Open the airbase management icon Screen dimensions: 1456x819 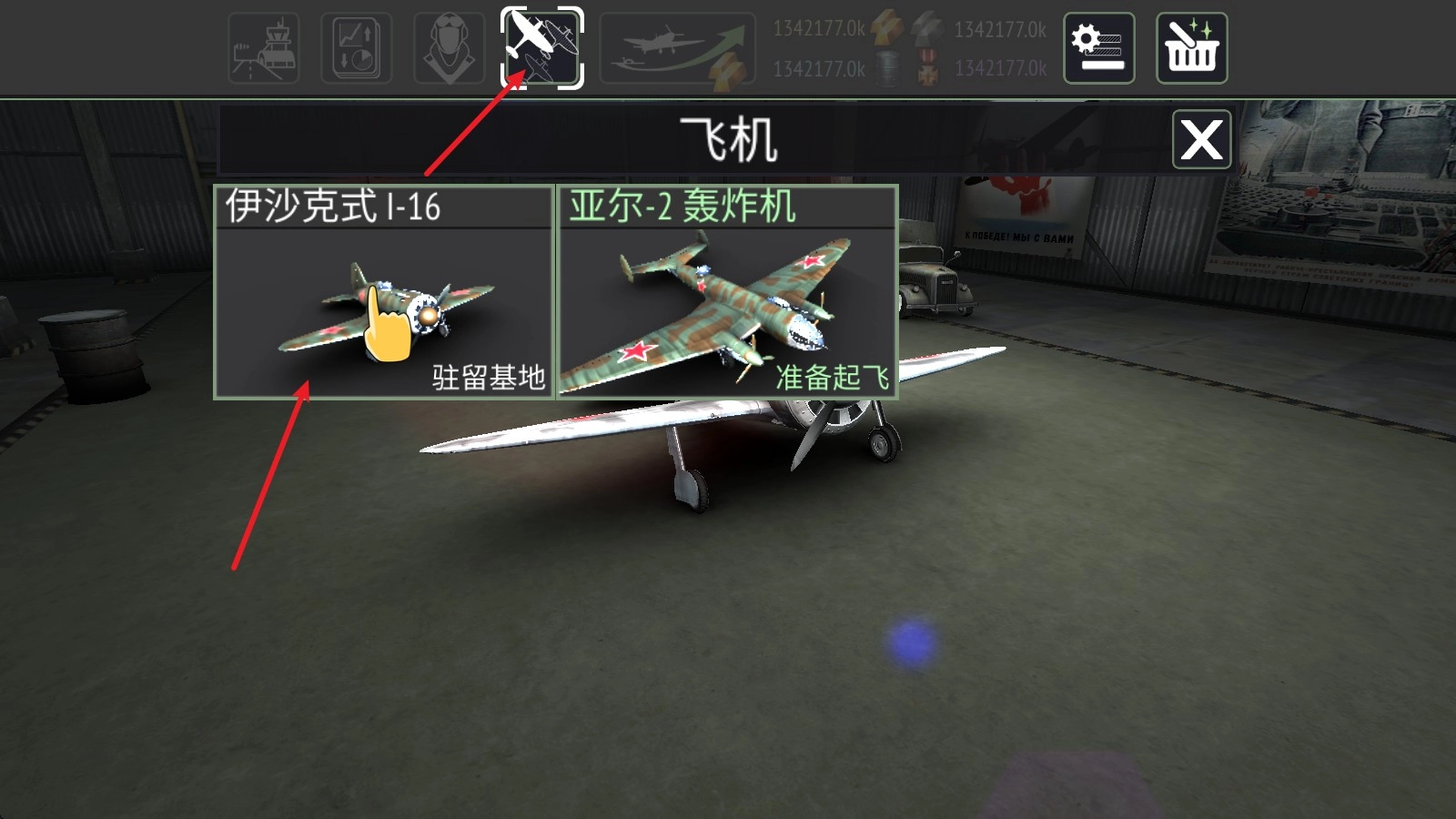click(265, 45)
